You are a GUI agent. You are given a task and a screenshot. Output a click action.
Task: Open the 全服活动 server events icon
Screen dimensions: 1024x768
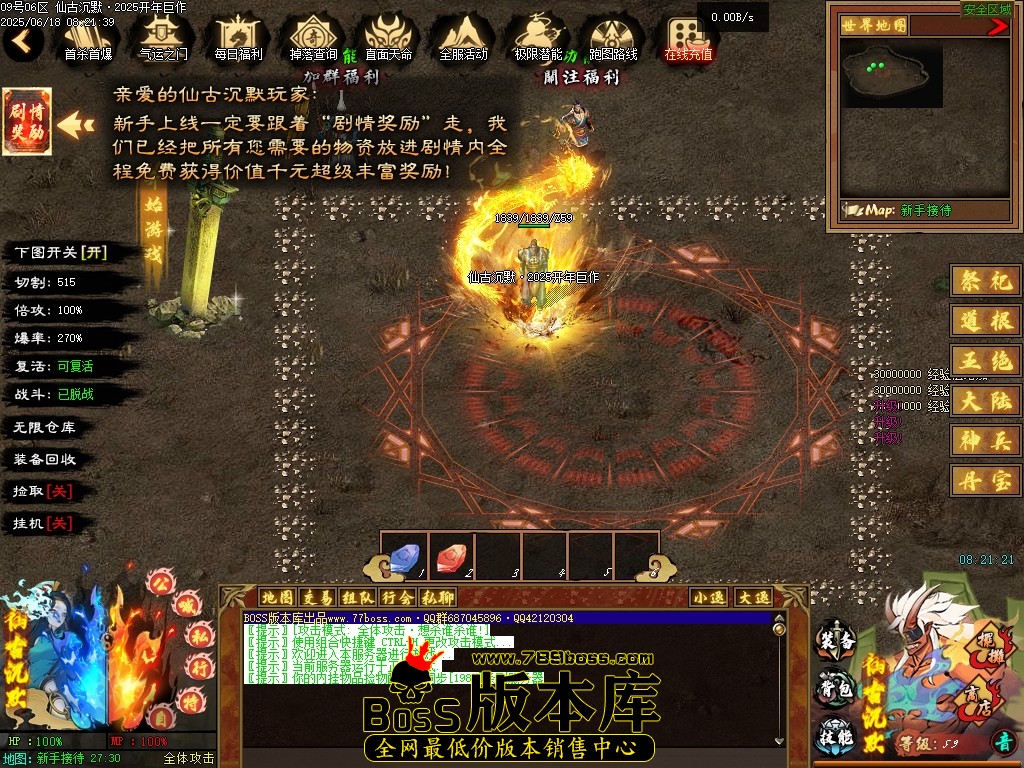pos(463,38)
